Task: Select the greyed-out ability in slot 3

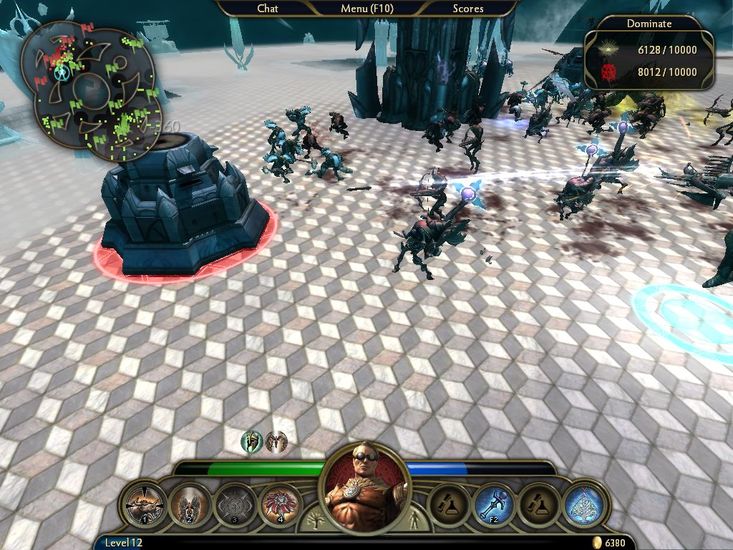Action: [235, 504]
